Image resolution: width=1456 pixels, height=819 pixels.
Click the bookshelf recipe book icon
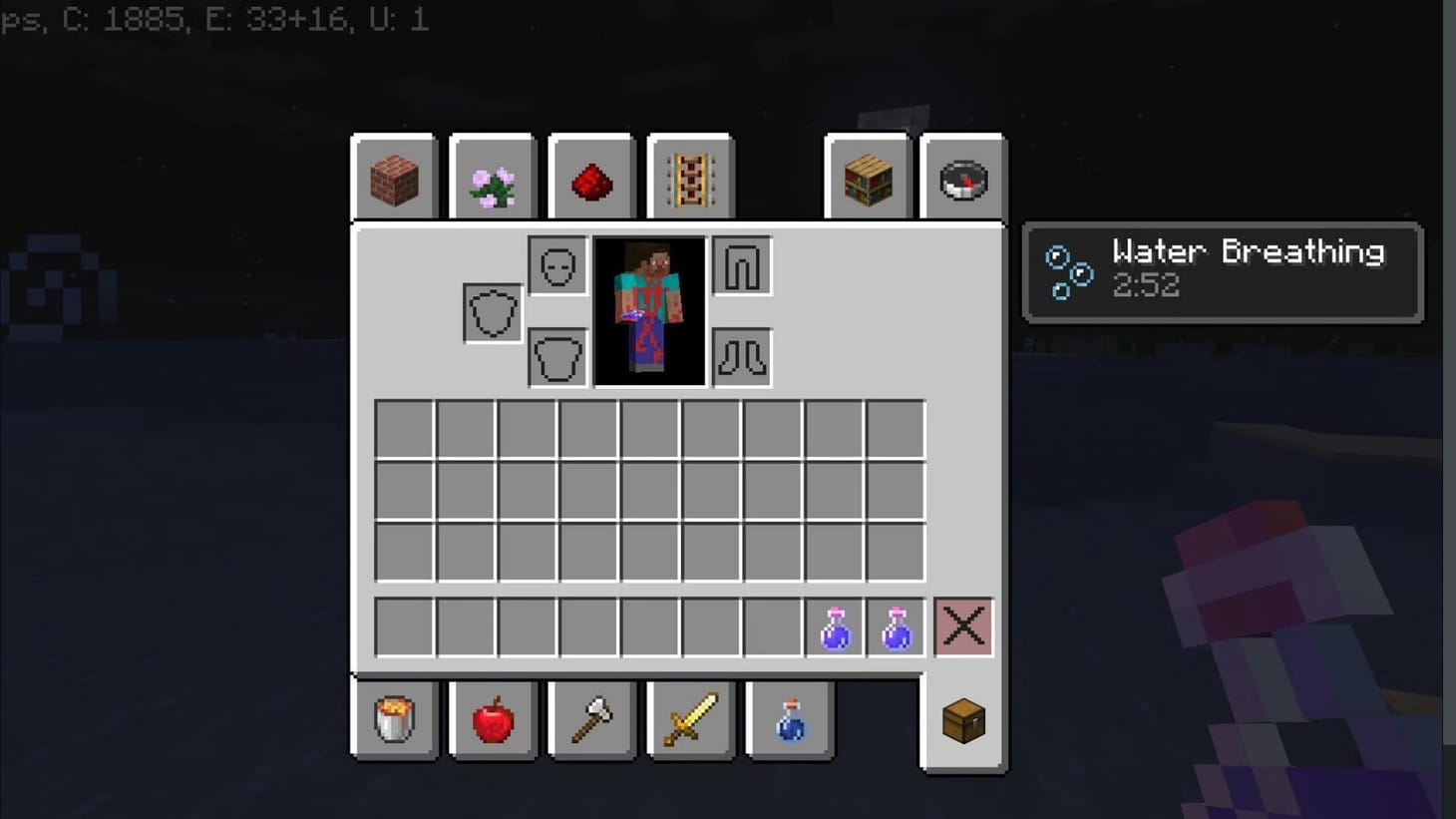coord(867,178)
